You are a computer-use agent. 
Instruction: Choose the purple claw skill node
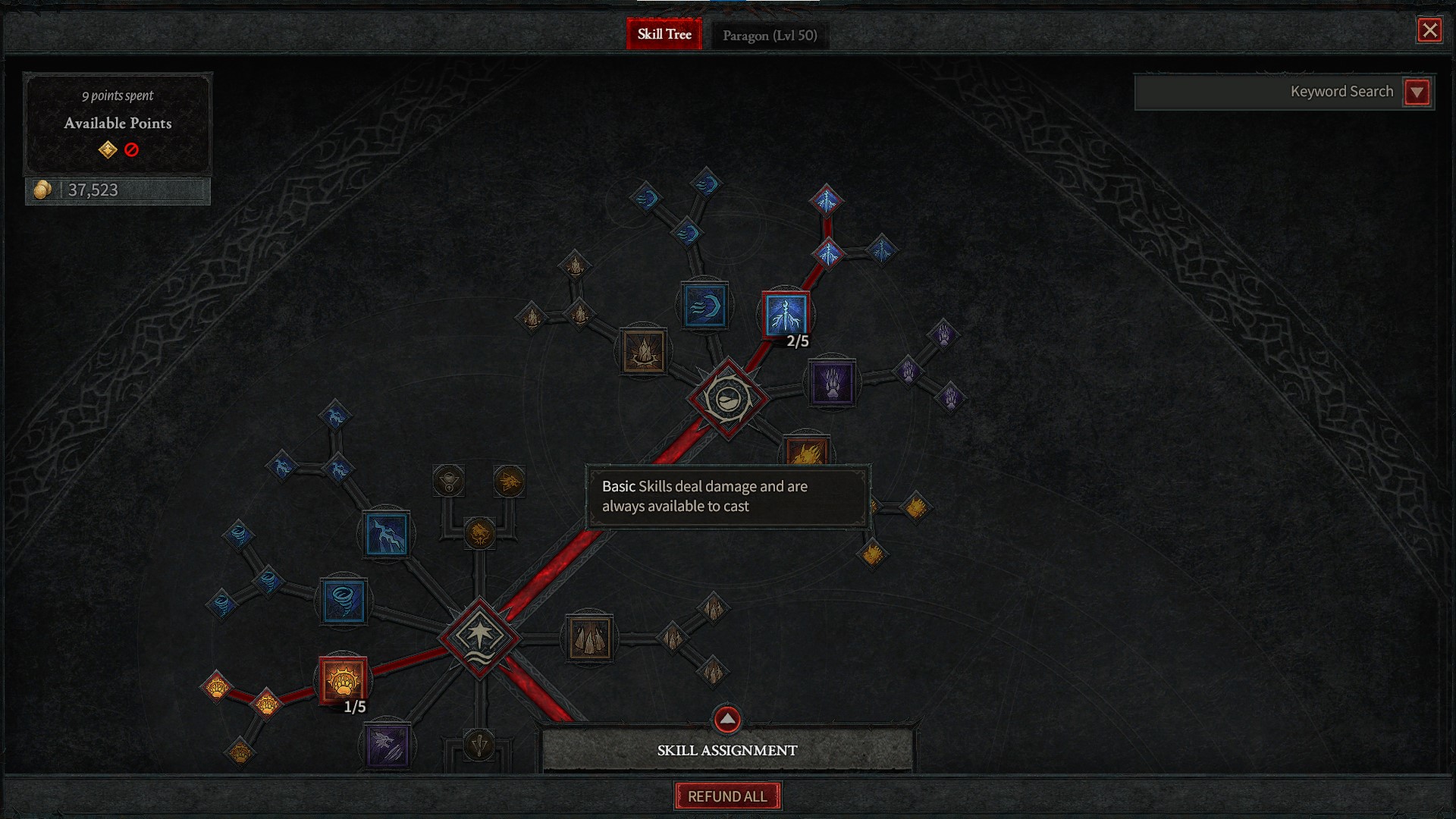(x=832, y=383)
